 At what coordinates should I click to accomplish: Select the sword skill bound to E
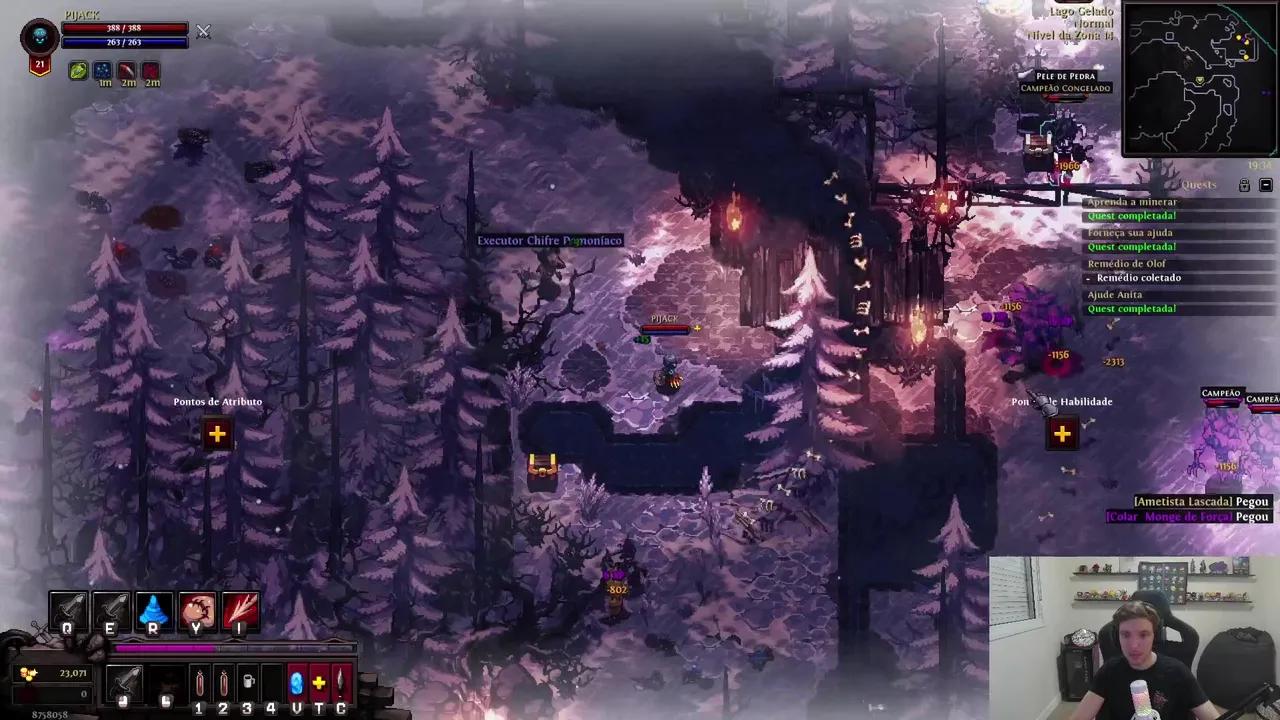pos(110,611)
